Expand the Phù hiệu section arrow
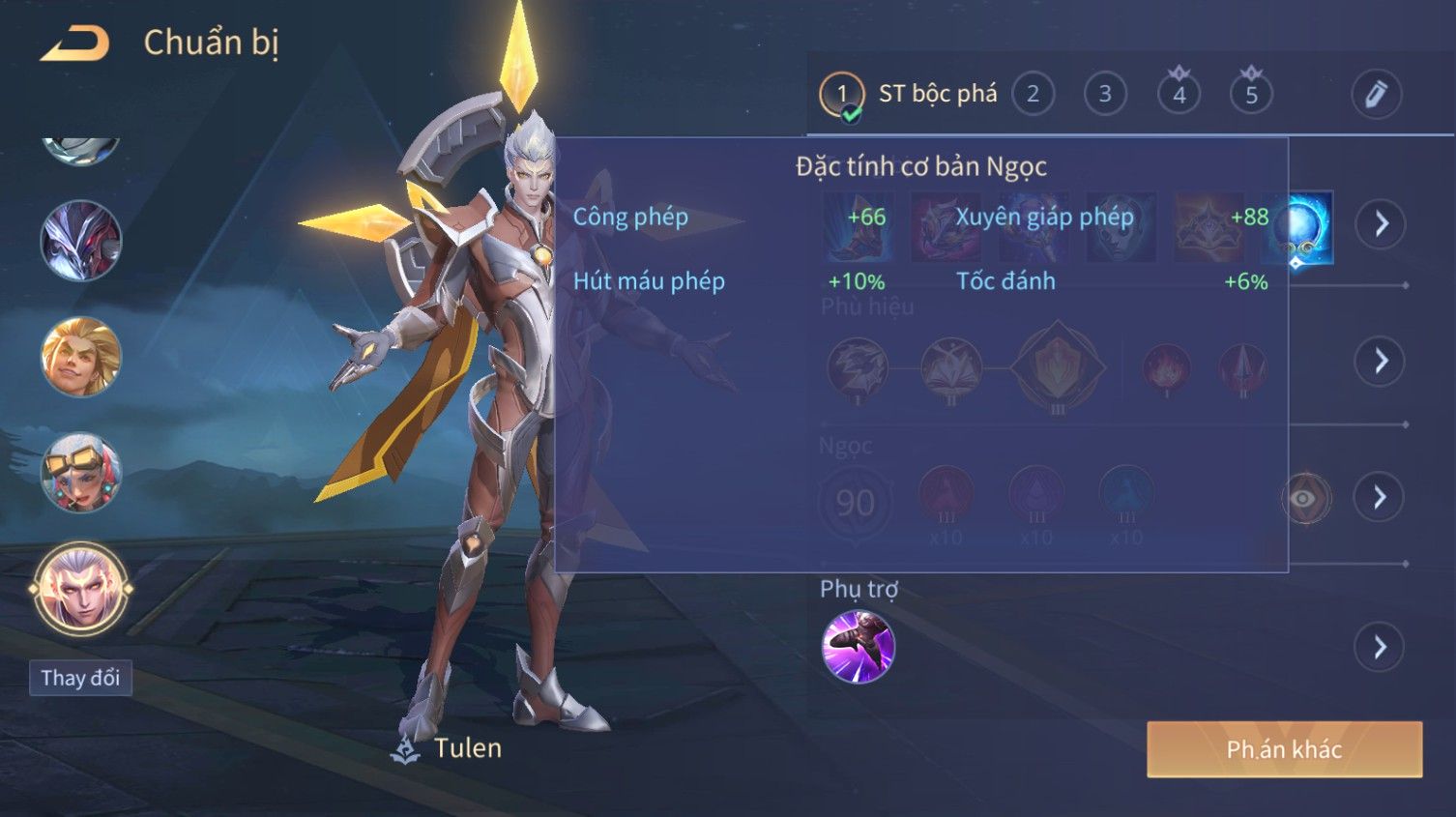Screen dimensions: 1456x817 [x=1381, y=362]
